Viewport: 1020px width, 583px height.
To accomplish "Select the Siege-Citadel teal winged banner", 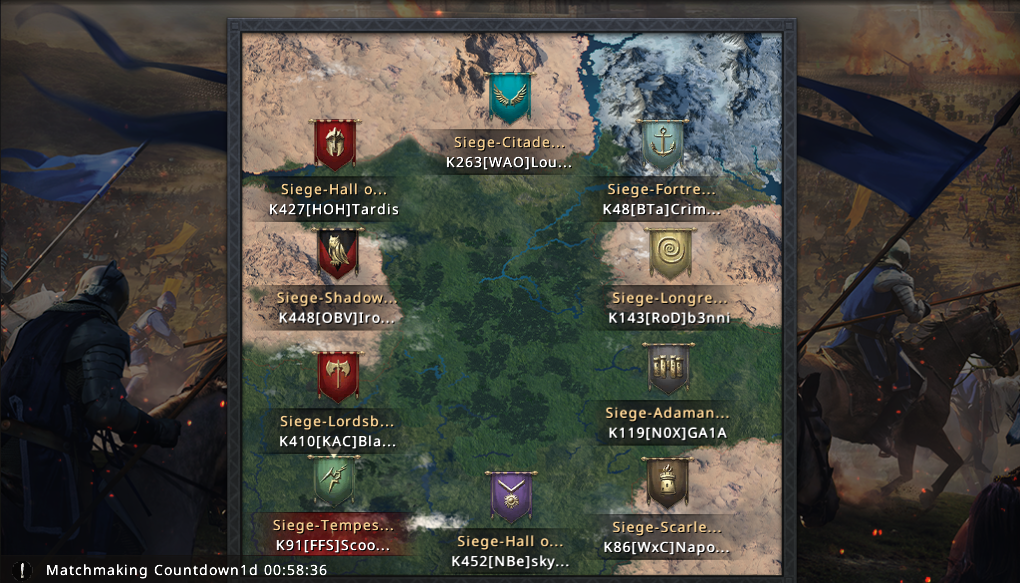I will click(510, 98).
